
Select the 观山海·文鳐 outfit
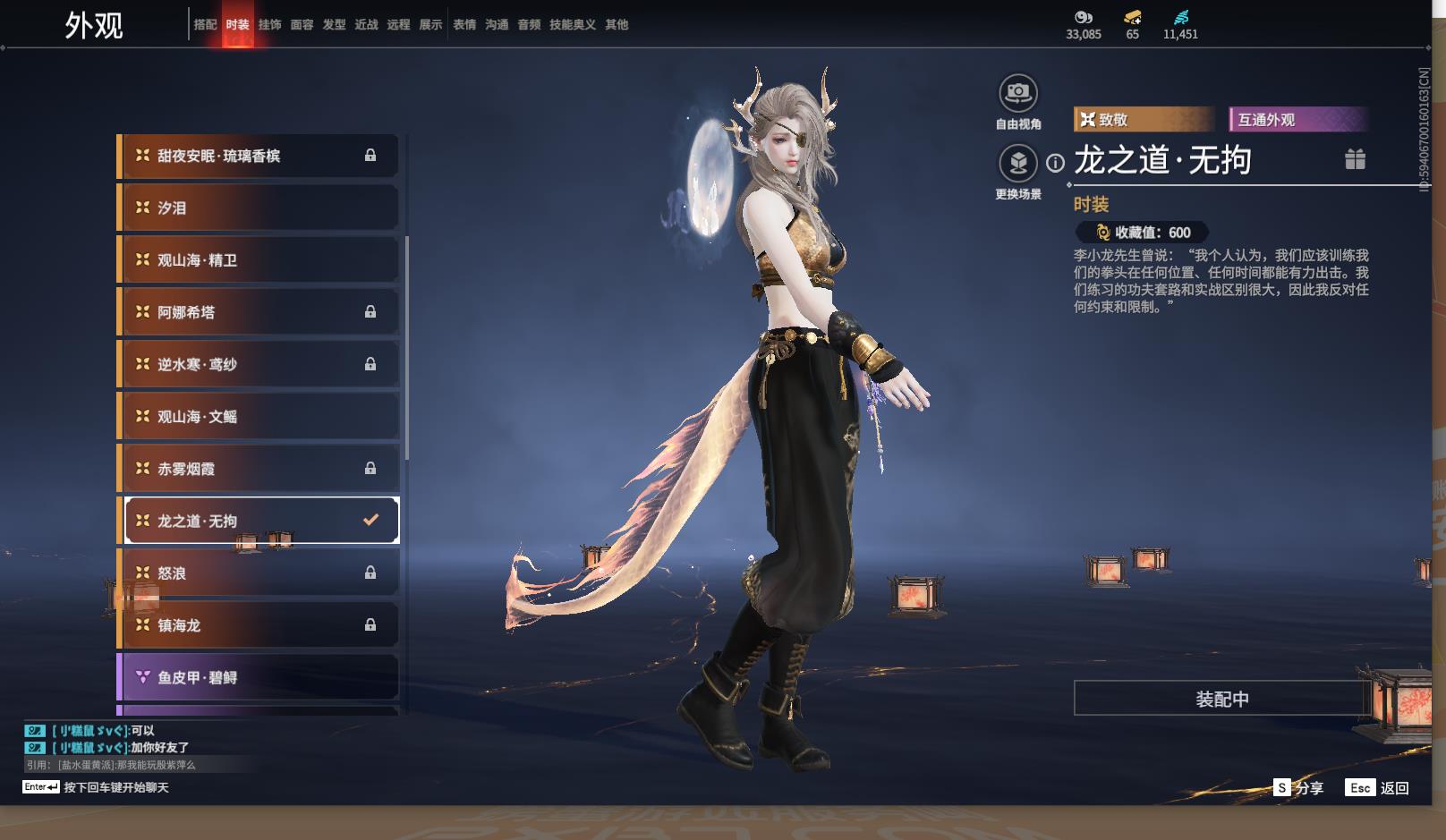point(259,417)
